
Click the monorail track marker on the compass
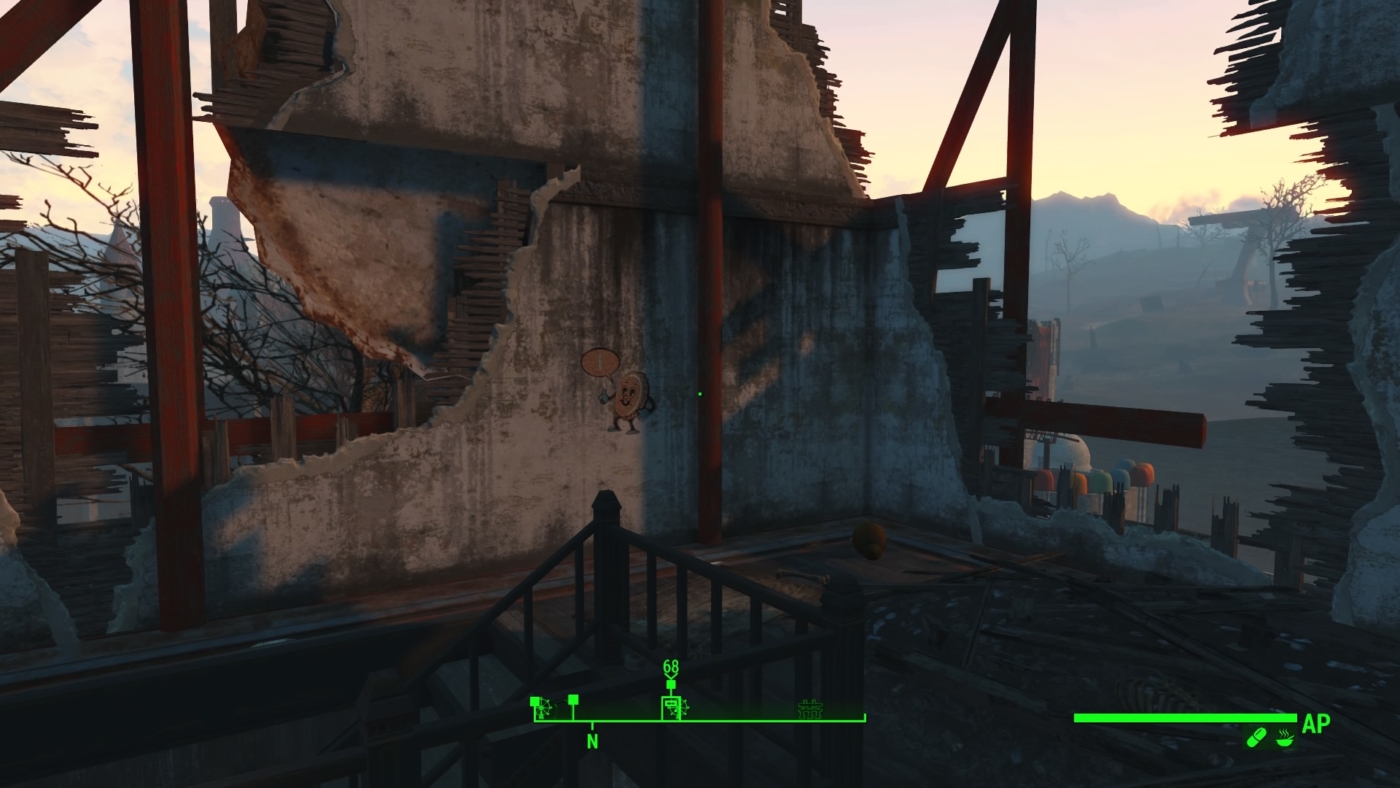click(811, 708)
